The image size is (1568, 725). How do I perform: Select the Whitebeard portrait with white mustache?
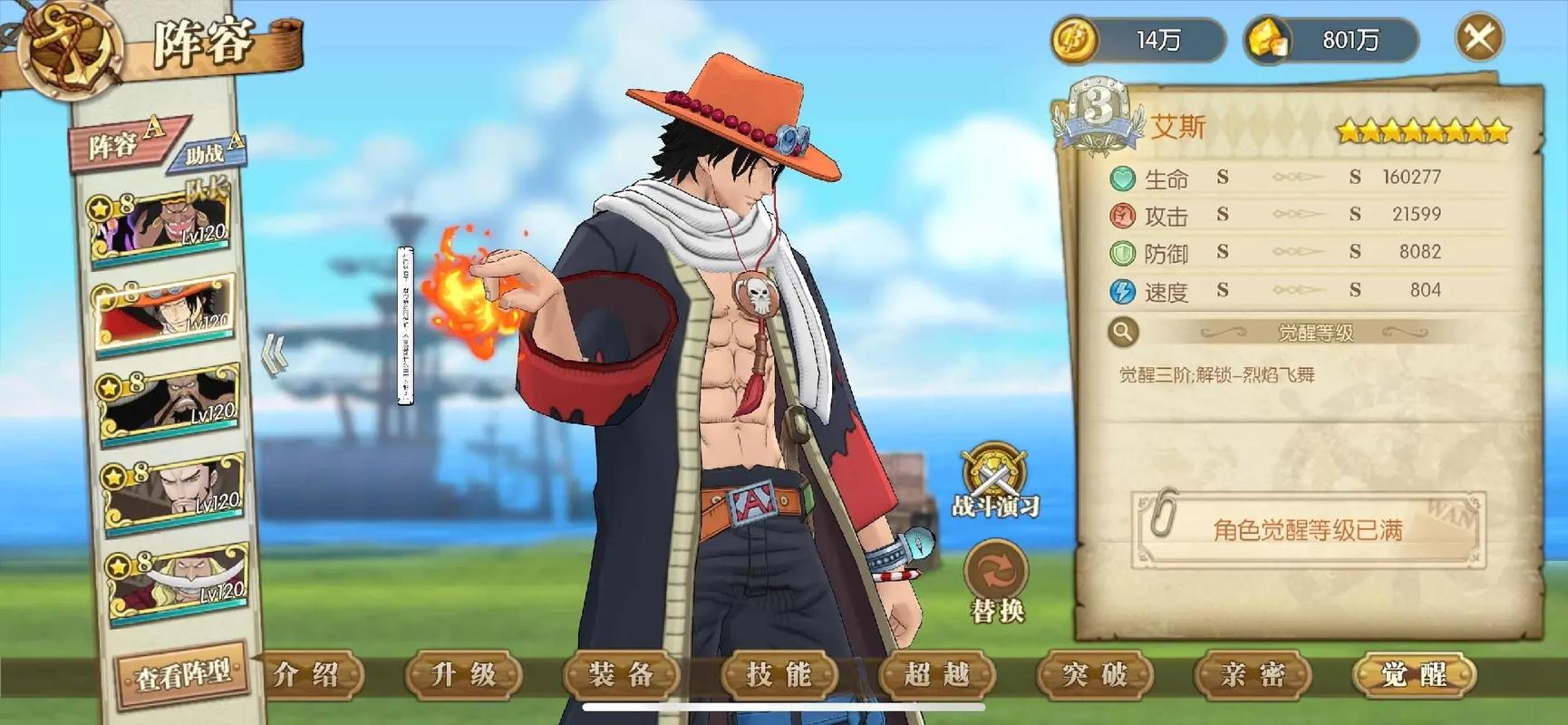178,581
